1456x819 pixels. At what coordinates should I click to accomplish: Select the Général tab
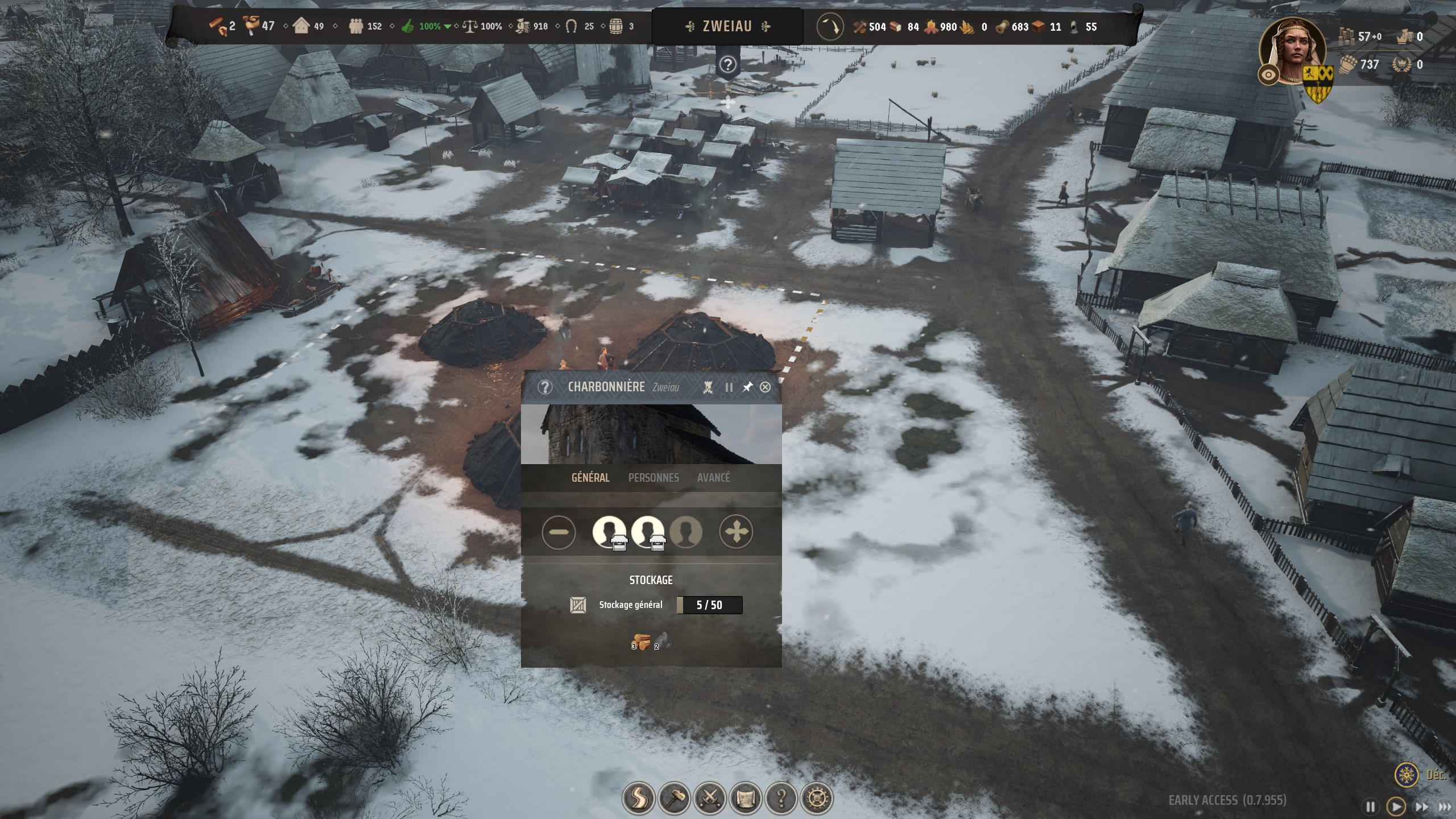[590, 478]
